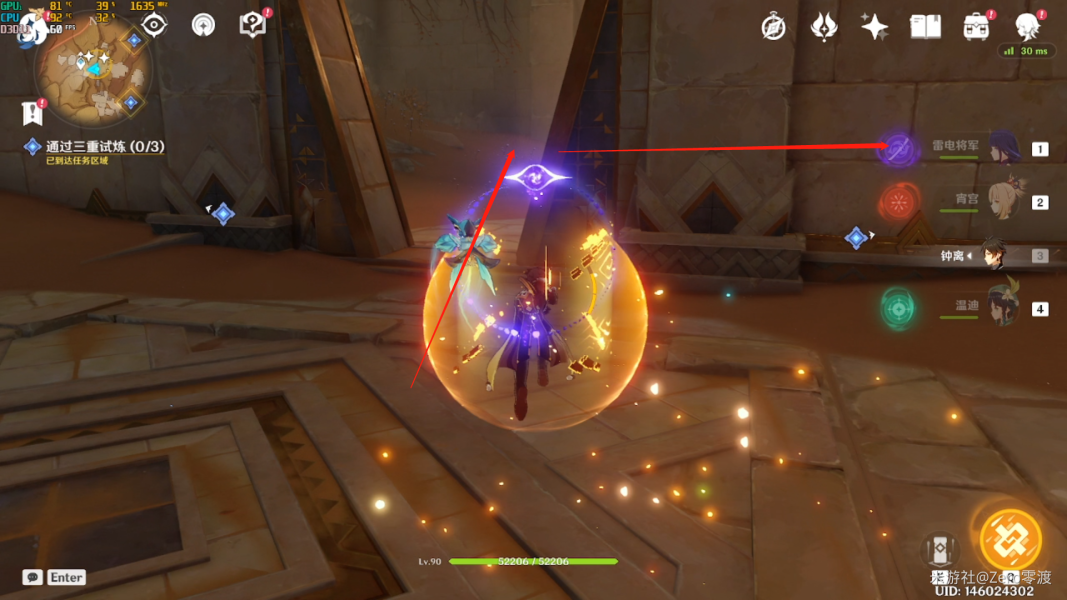1067x600 pixels.
Task: Click the round signal-wave icon beside the eye
Action: click(x=203, y=25)
